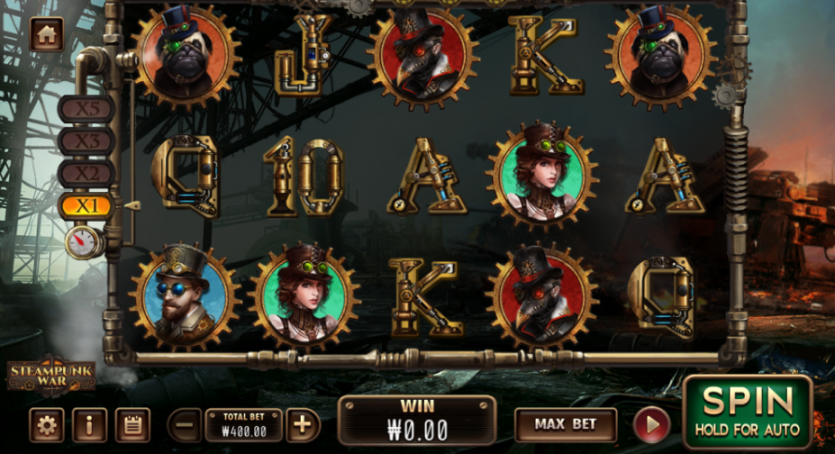
Task: Start autoplay with the red play arrow
Action: (651, 425)
